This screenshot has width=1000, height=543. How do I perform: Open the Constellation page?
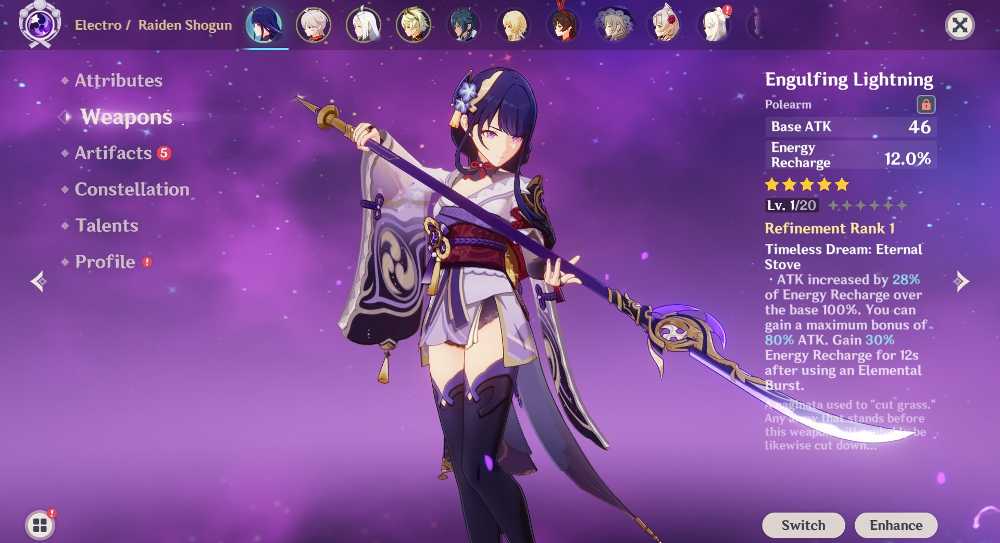(x=131, y=189)
